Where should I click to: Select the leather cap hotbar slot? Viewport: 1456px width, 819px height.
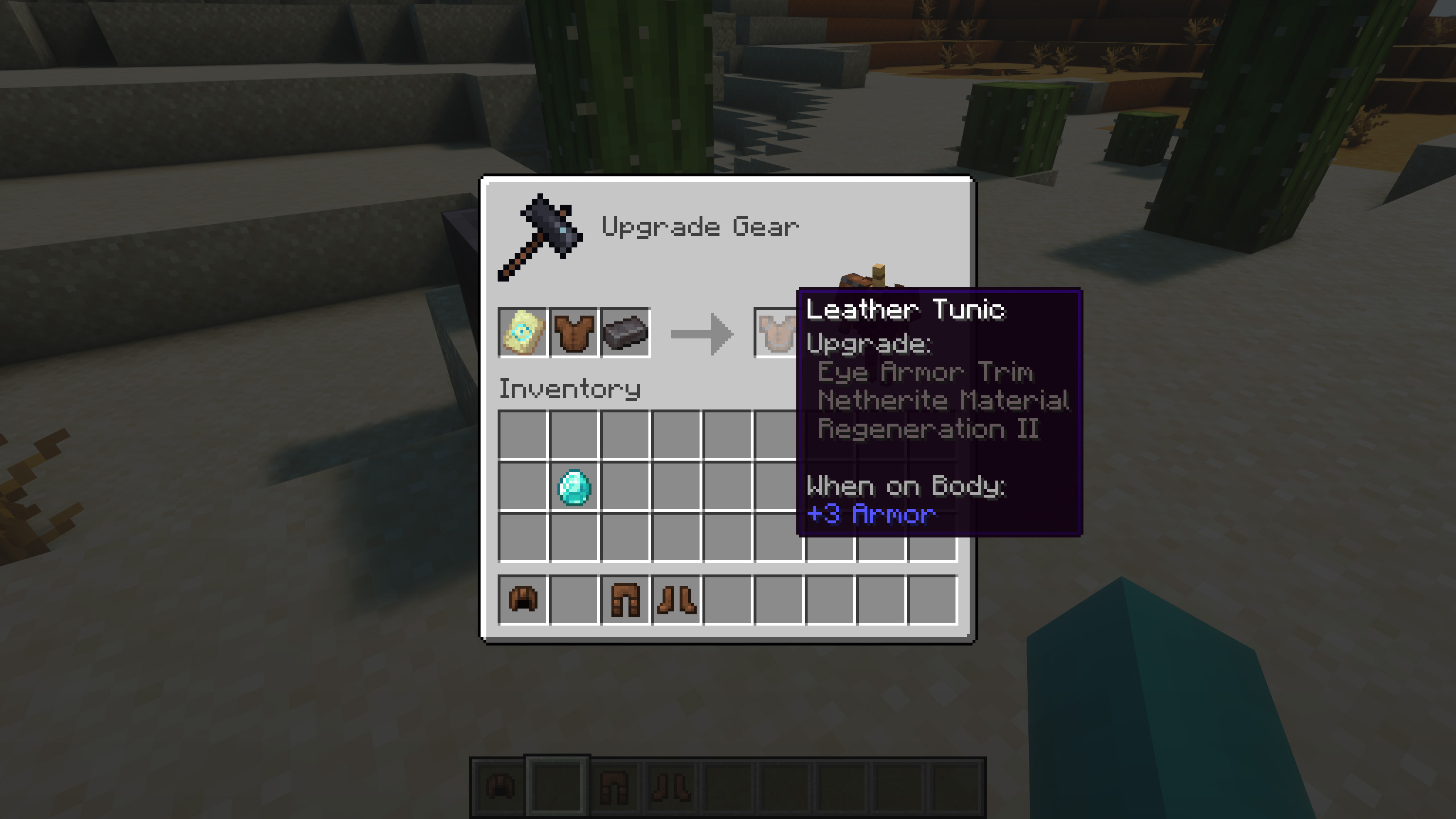(x=523, y=600)
